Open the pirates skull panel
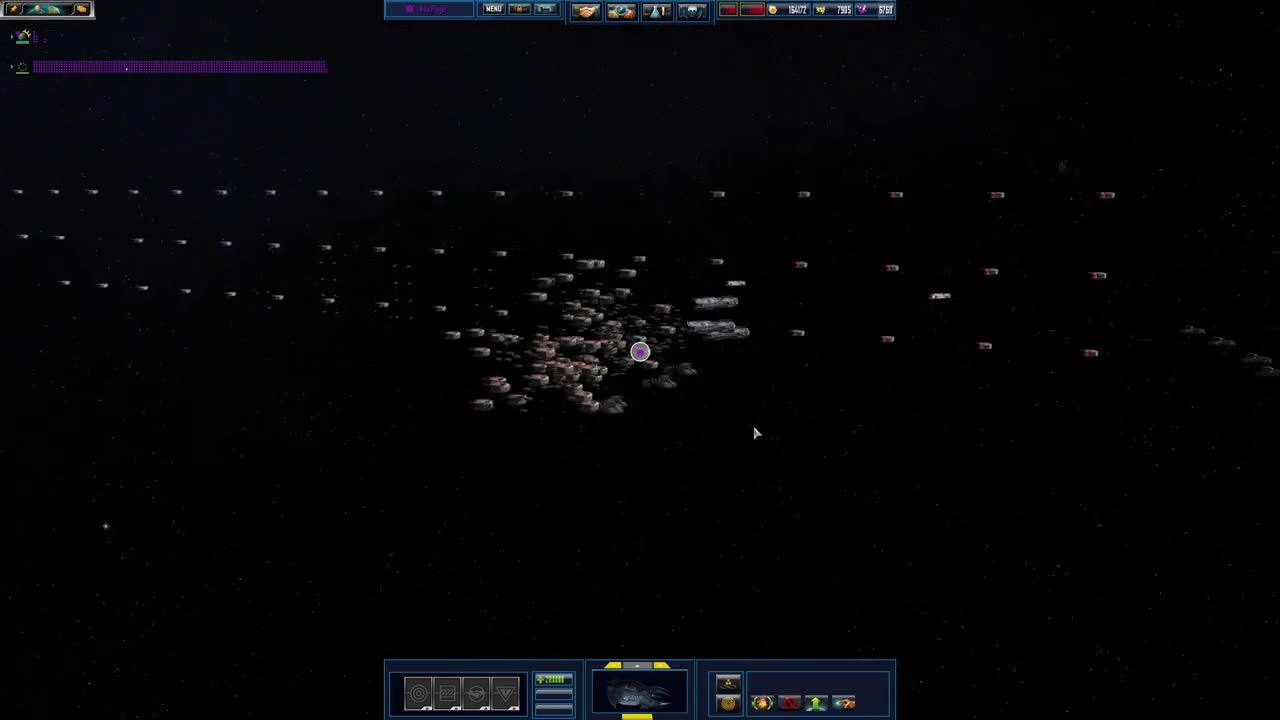 pyautogui.click(x=692, y=10)
